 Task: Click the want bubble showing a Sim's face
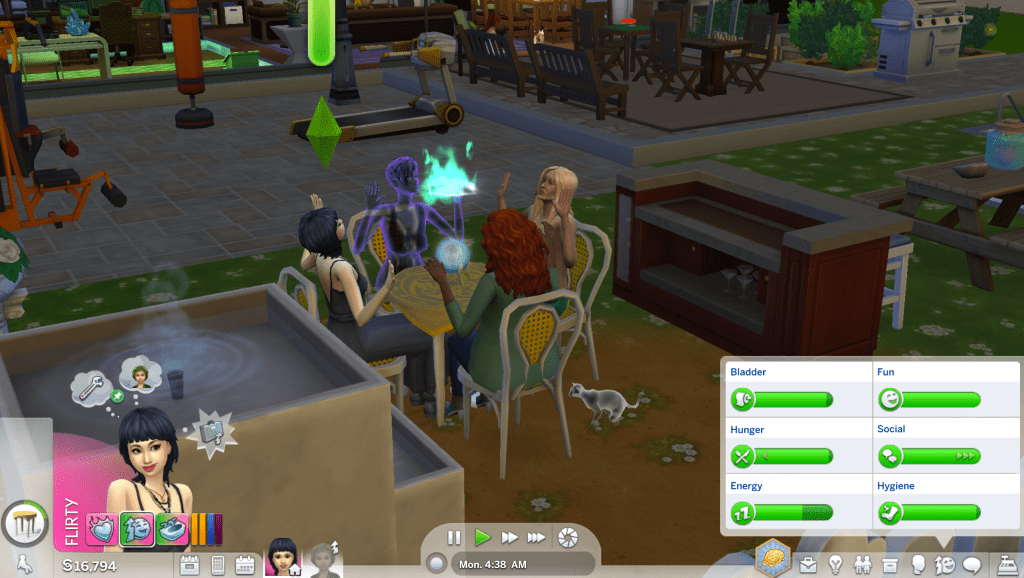click(138, 376)
